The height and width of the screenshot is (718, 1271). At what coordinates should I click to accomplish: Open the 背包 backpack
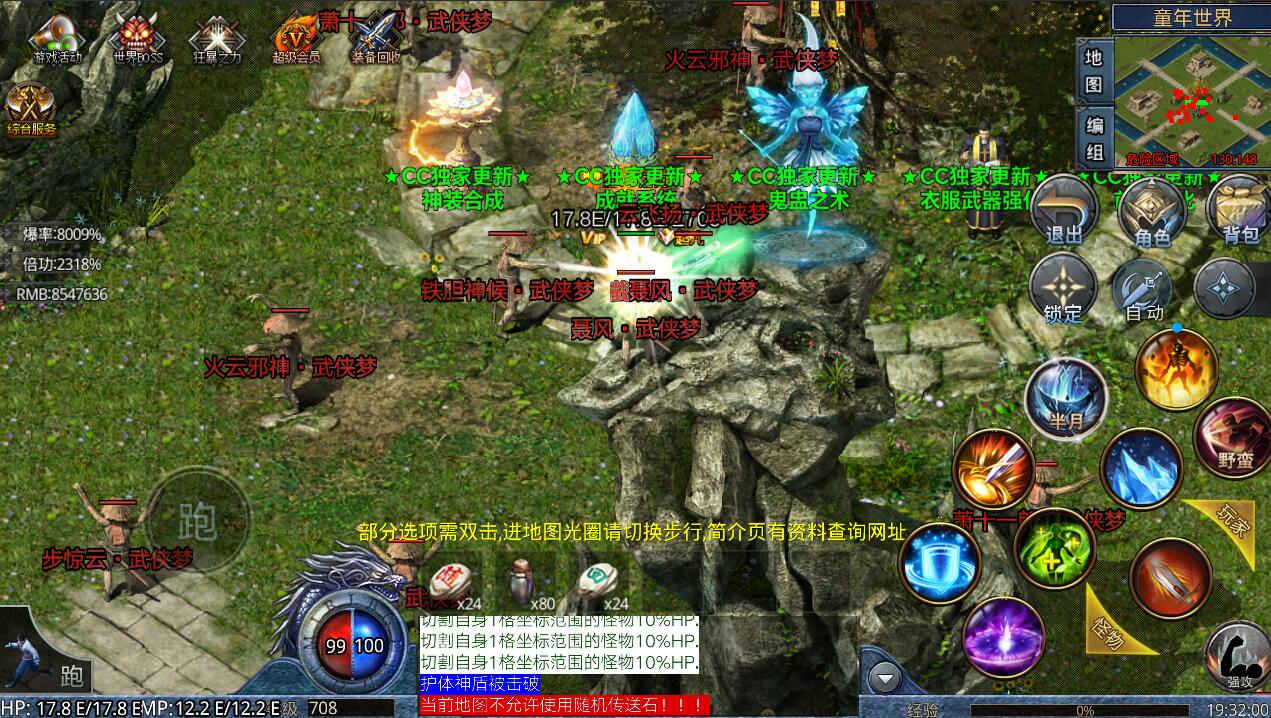pyautogui.click(x=1239, y=211)
